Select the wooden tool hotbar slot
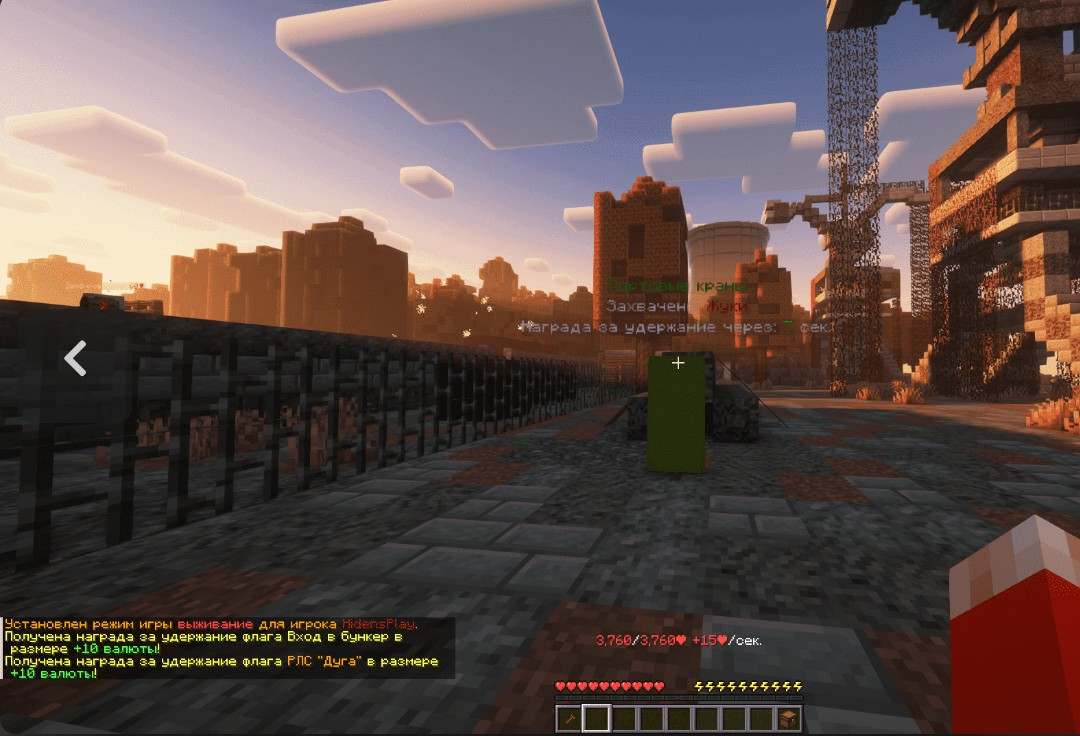Screen dimensions: 1080x736 coord(569,718)
